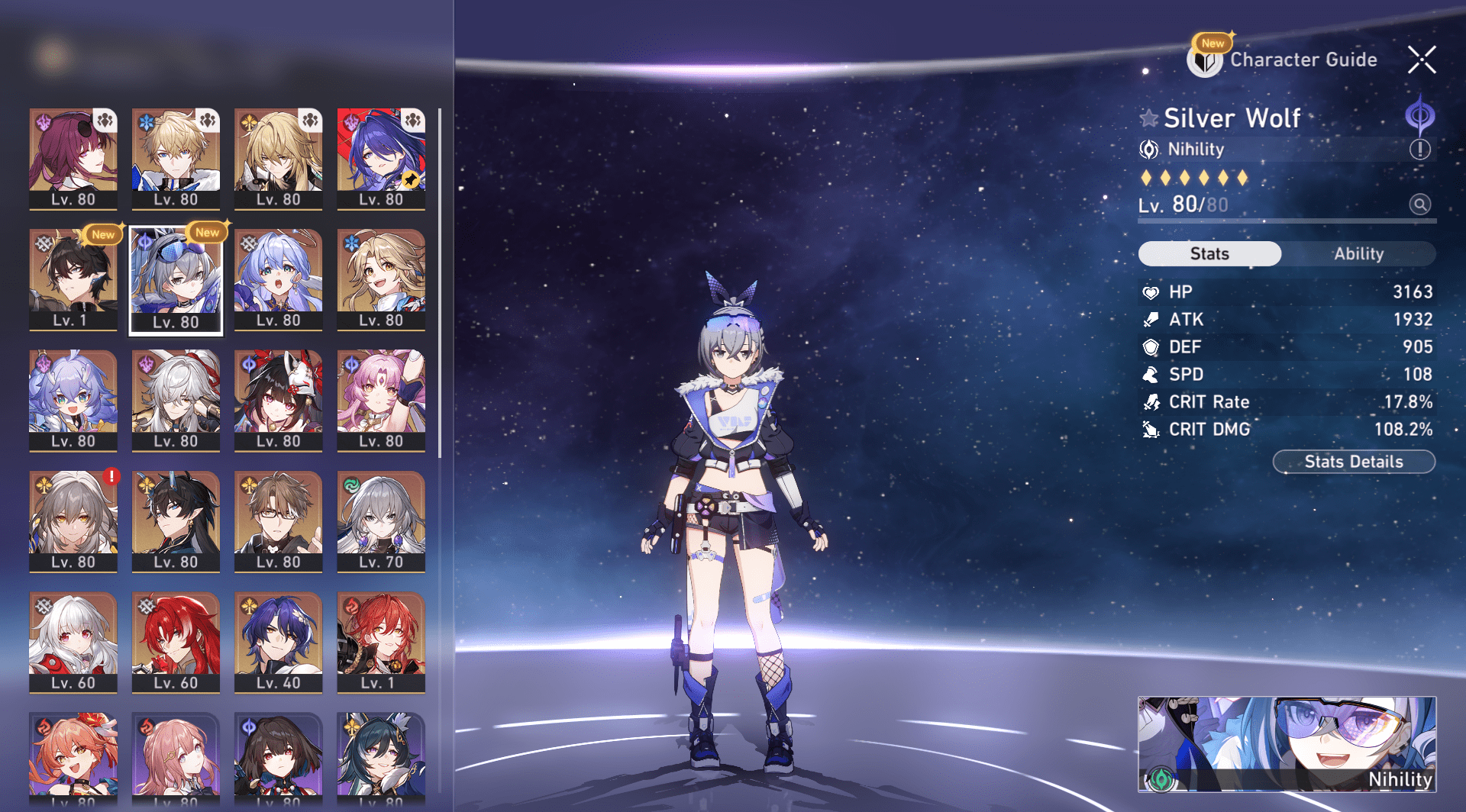This screenshot has height=812, width=1466.
Task: Click the shield icon beside the DEF stat
Action: (x=1152, y=346)
